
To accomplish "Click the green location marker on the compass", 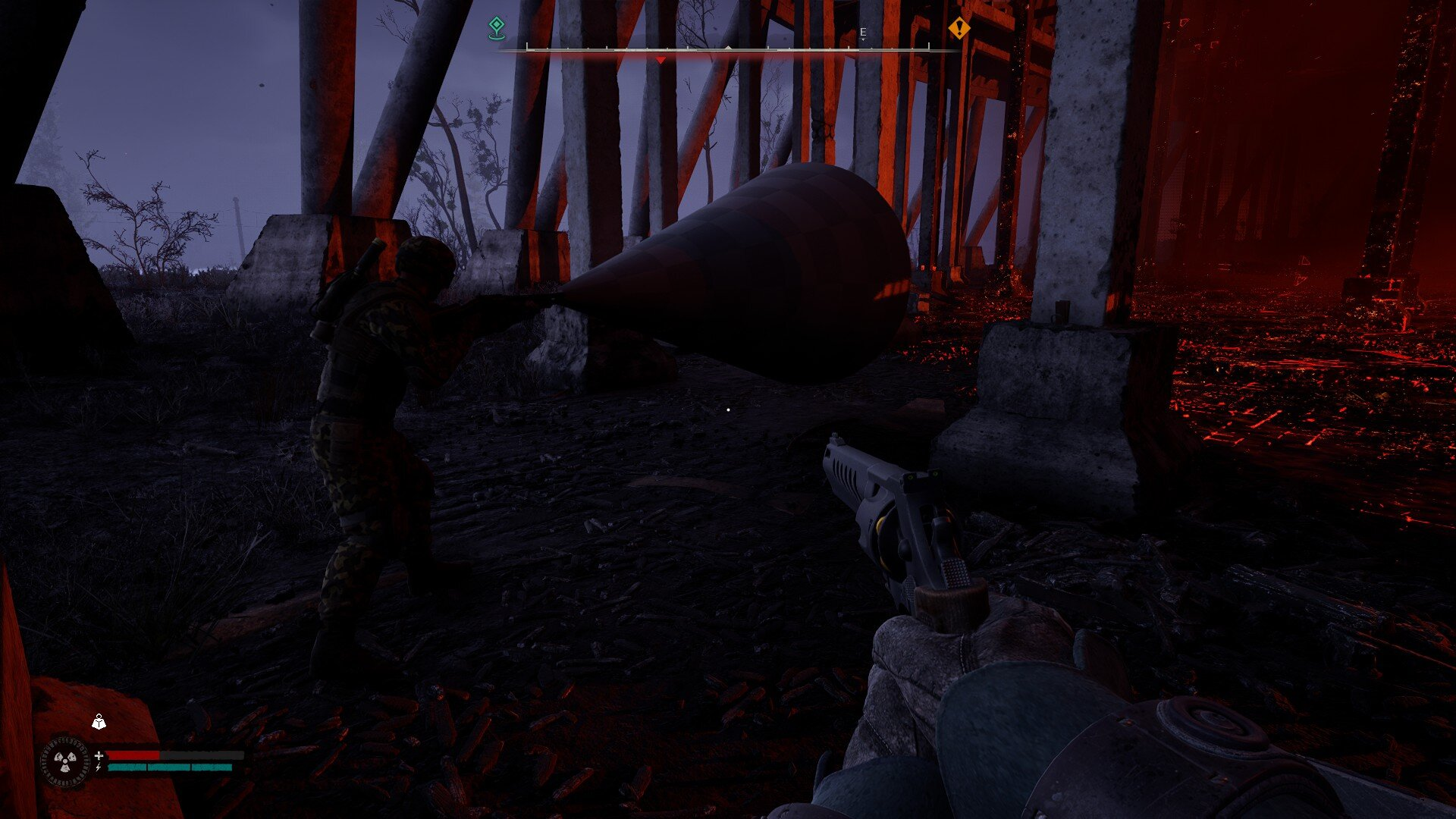I will pyautogui.click(x=496, y=28).
